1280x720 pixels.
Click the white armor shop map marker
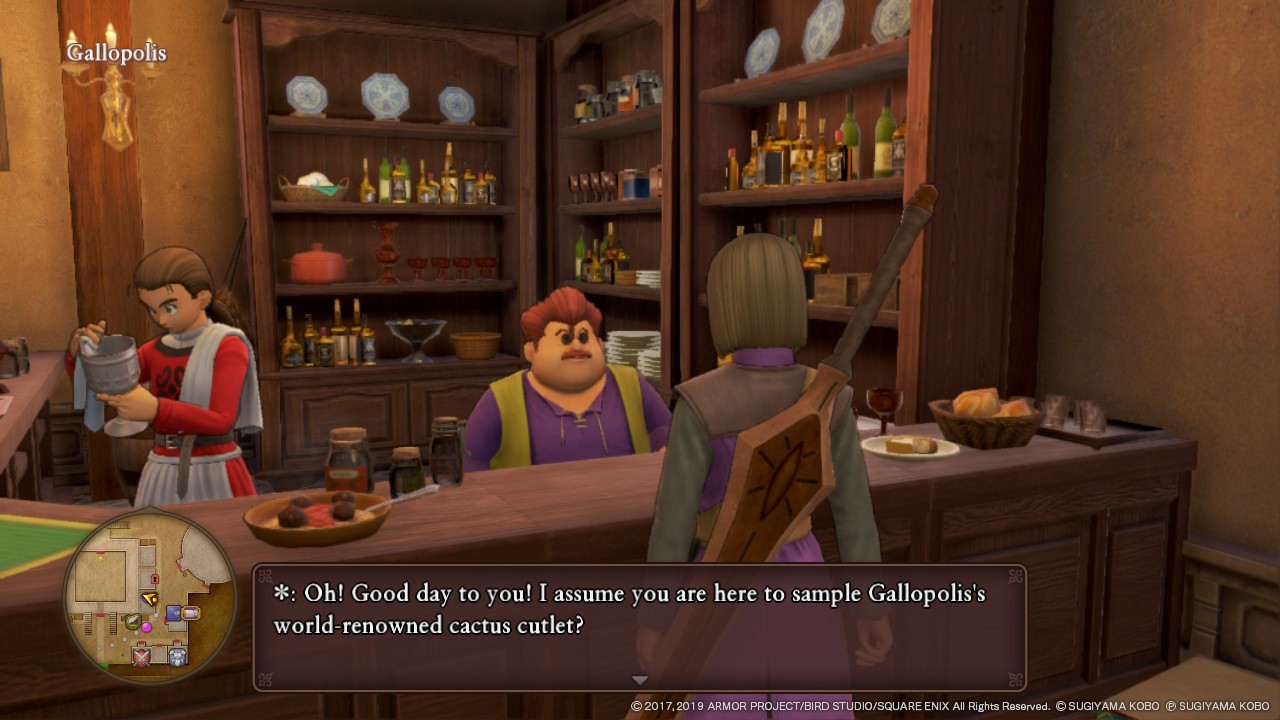[177, 656]
